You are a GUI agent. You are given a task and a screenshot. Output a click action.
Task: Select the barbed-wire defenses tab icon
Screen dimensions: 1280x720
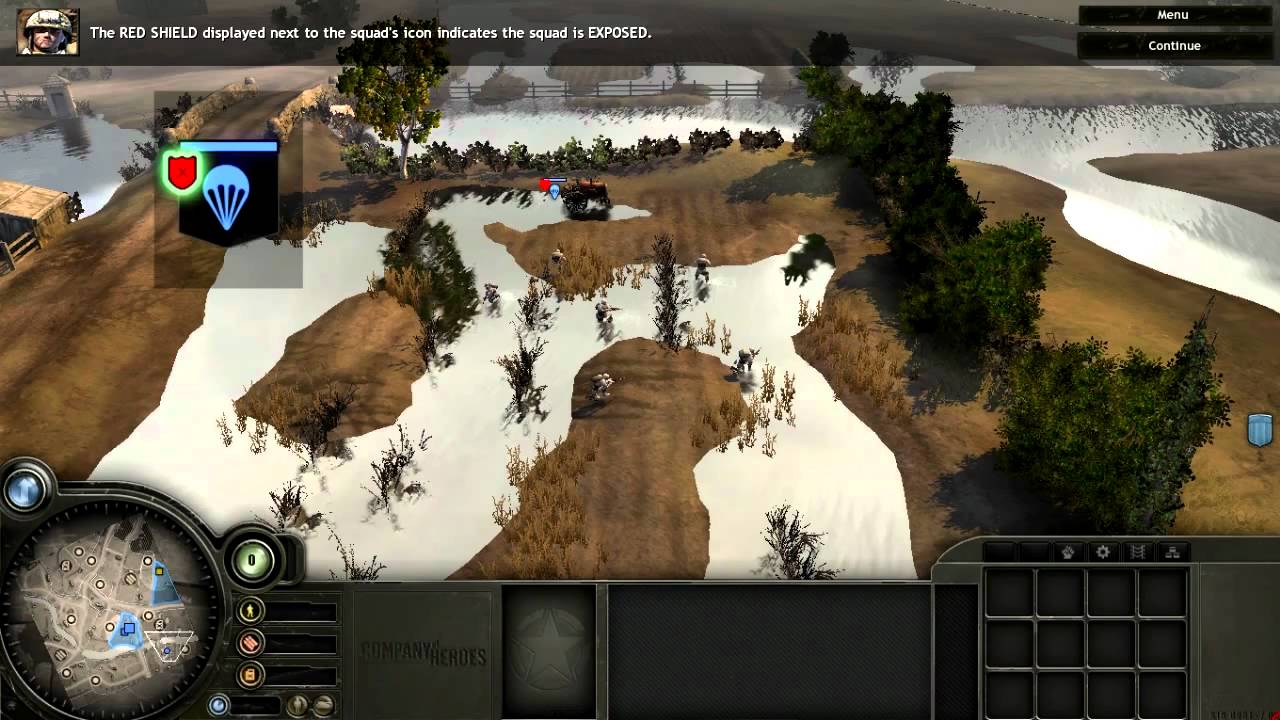pos(1138,551)
